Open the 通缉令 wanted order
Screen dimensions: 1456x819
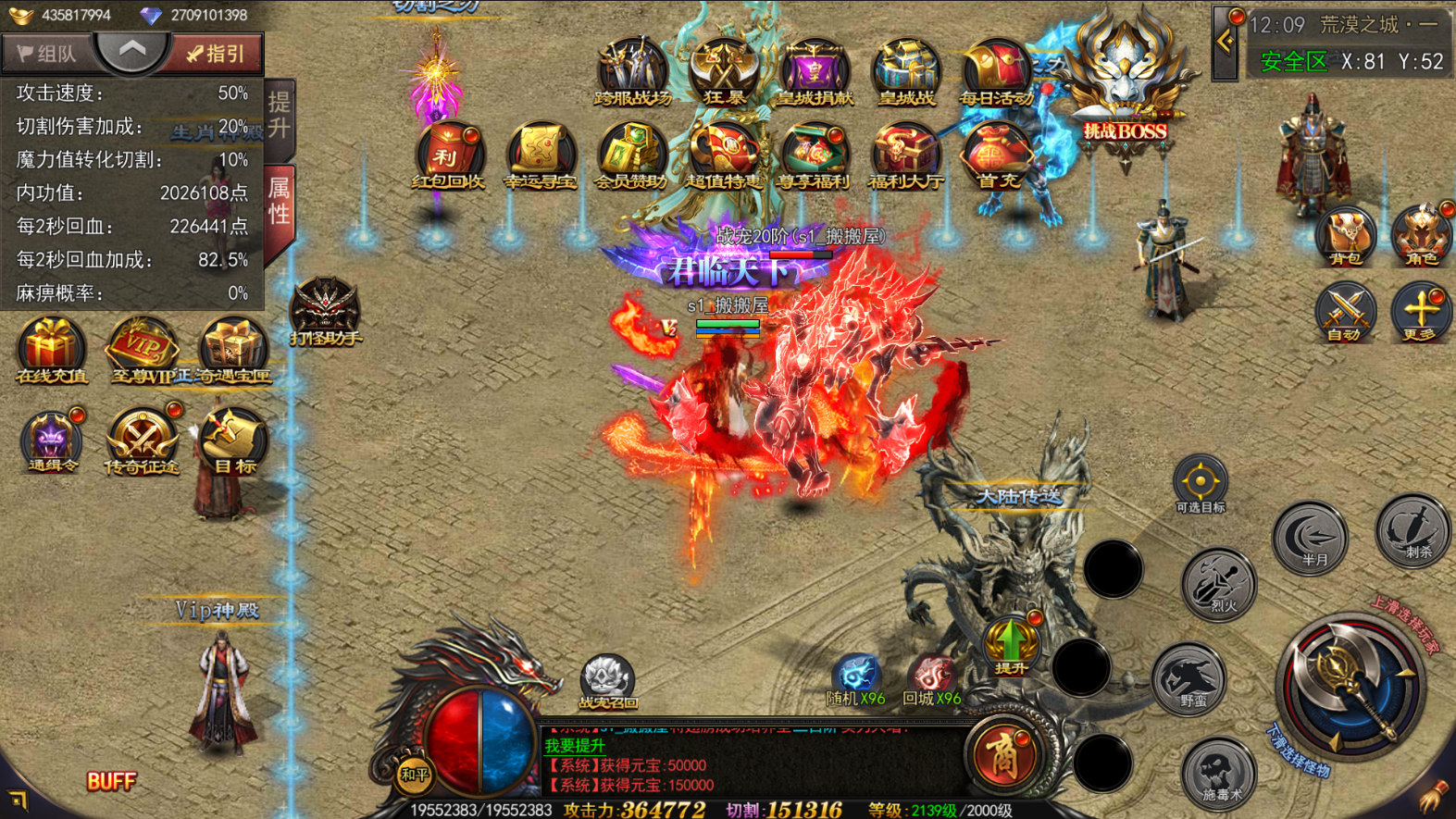(x=52, y=440)
